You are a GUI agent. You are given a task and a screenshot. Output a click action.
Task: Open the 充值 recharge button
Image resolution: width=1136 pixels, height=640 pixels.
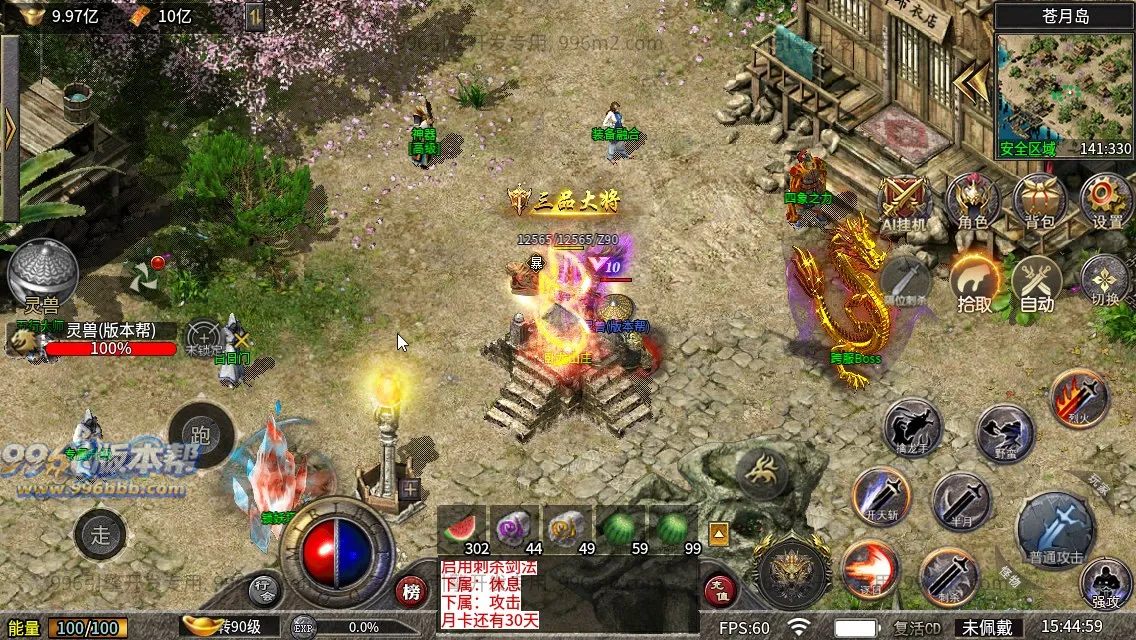pos(721,591)
